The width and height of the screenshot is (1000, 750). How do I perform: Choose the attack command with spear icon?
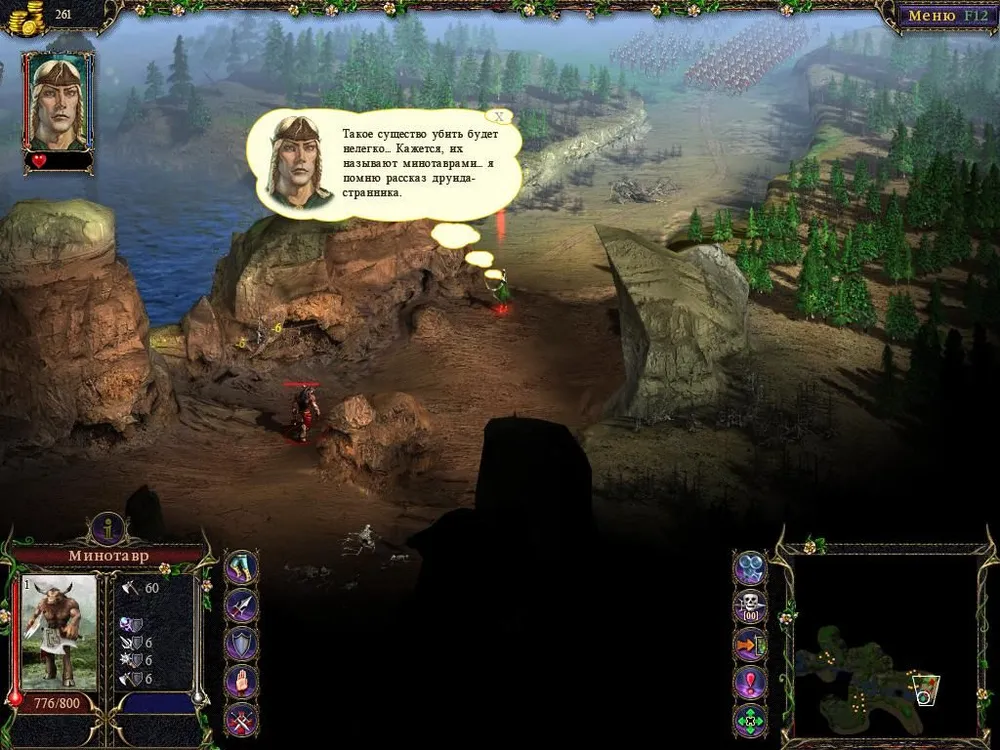(x=241, y=605)
